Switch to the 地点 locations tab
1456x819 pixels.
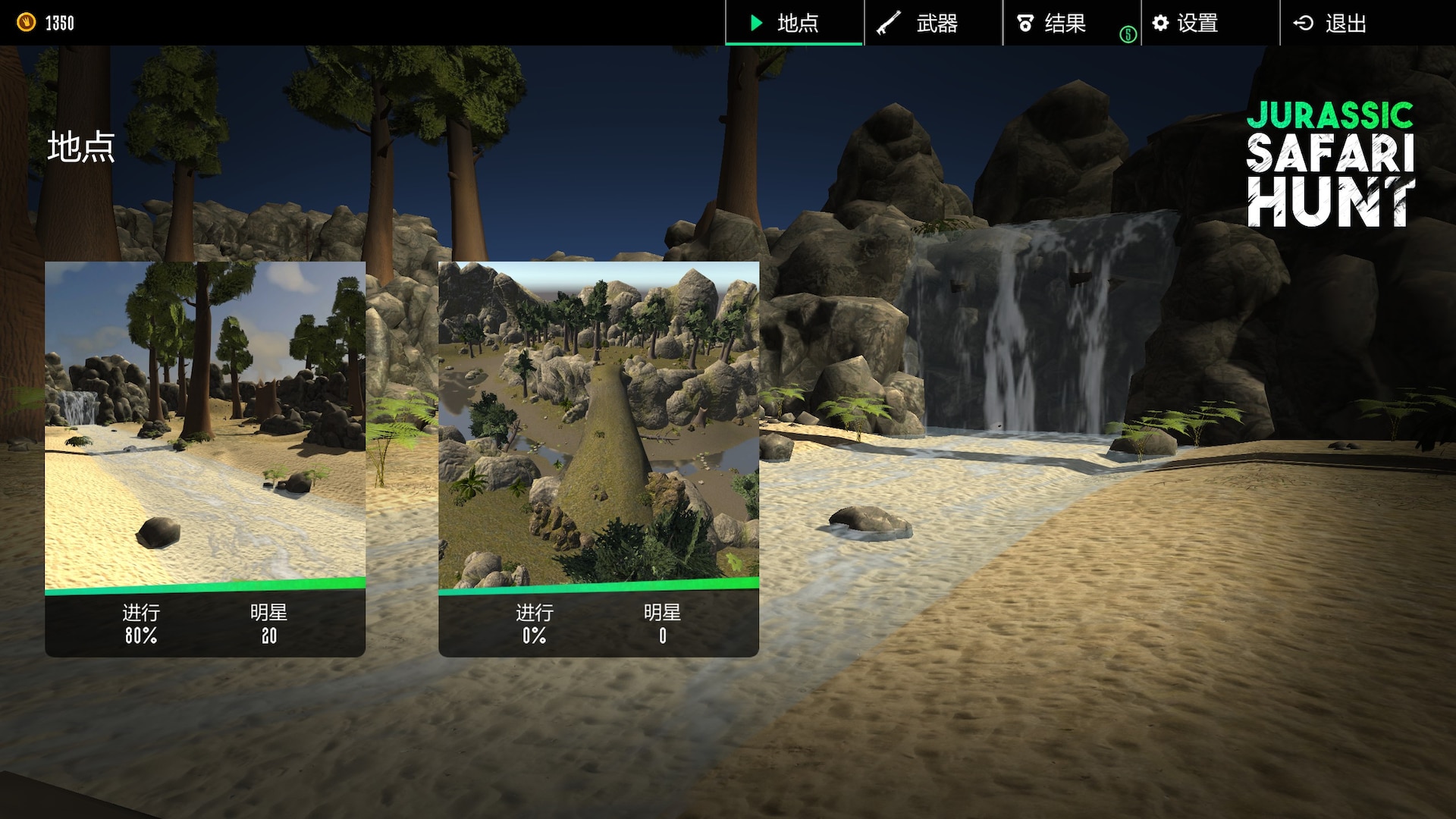pos(794,23)
